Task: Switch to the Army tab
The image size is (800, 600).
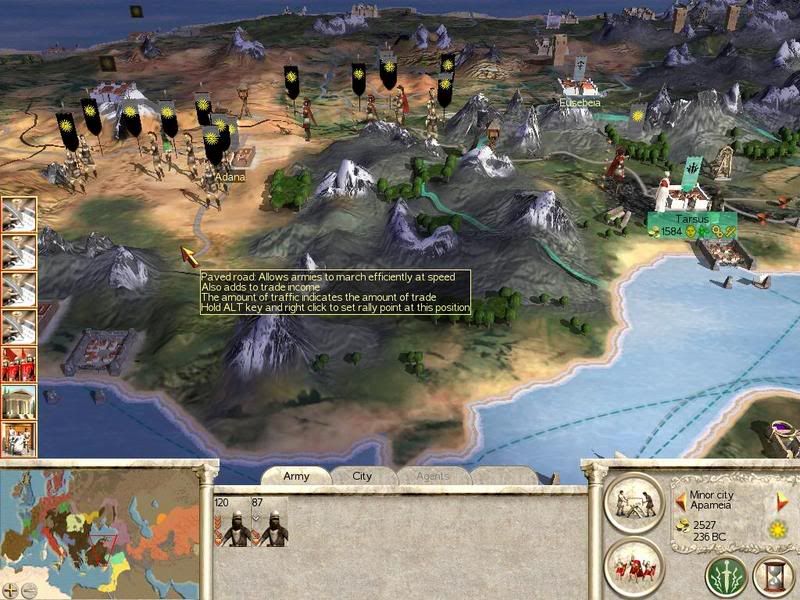Action: click(296, 476)
